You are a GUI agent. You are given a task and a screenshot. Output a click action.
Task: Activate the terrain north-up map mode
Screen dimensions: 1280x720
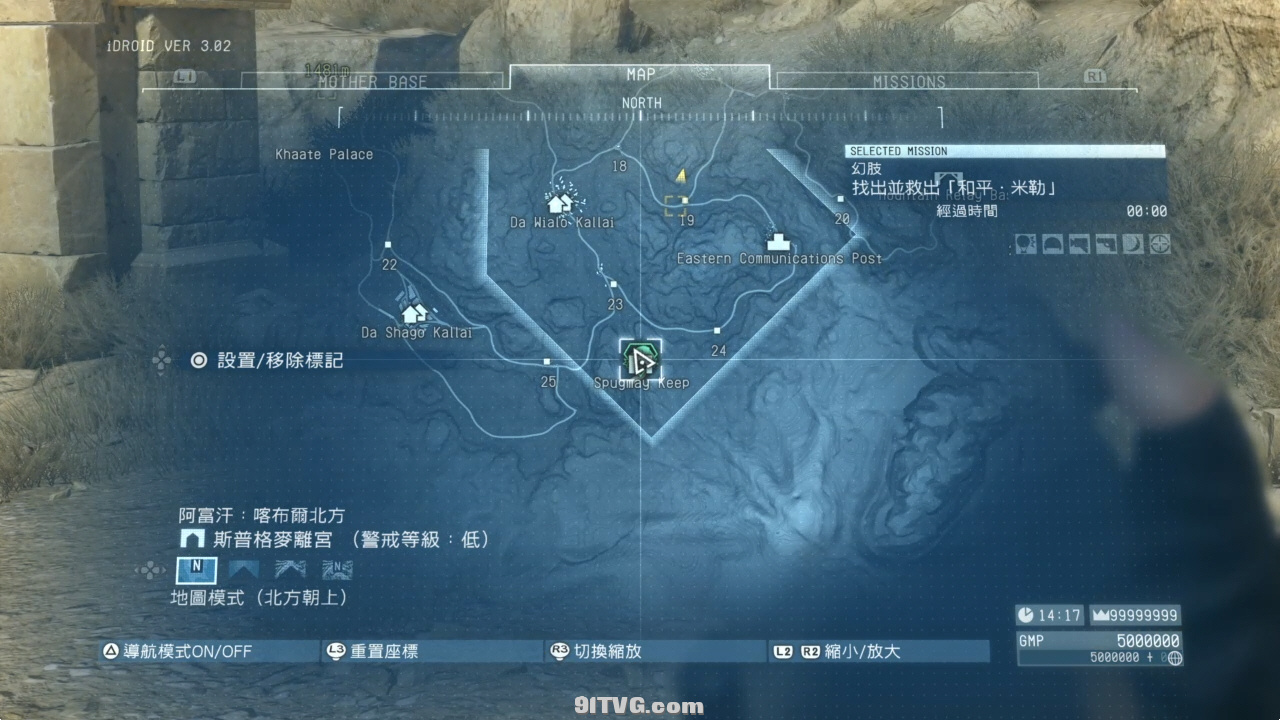coord(337,570)
